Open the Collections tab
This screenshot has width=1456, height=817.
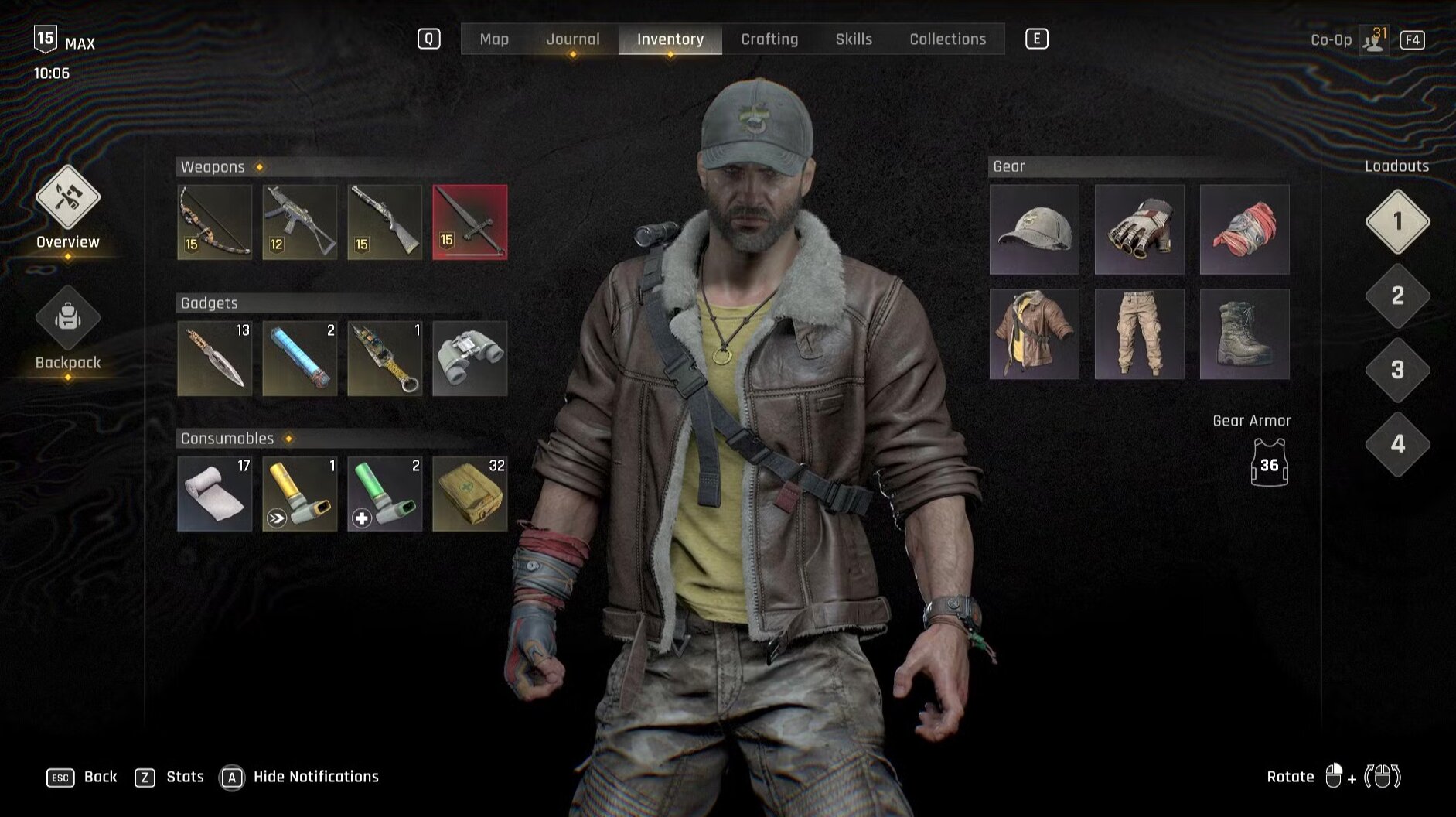(947, 39)
